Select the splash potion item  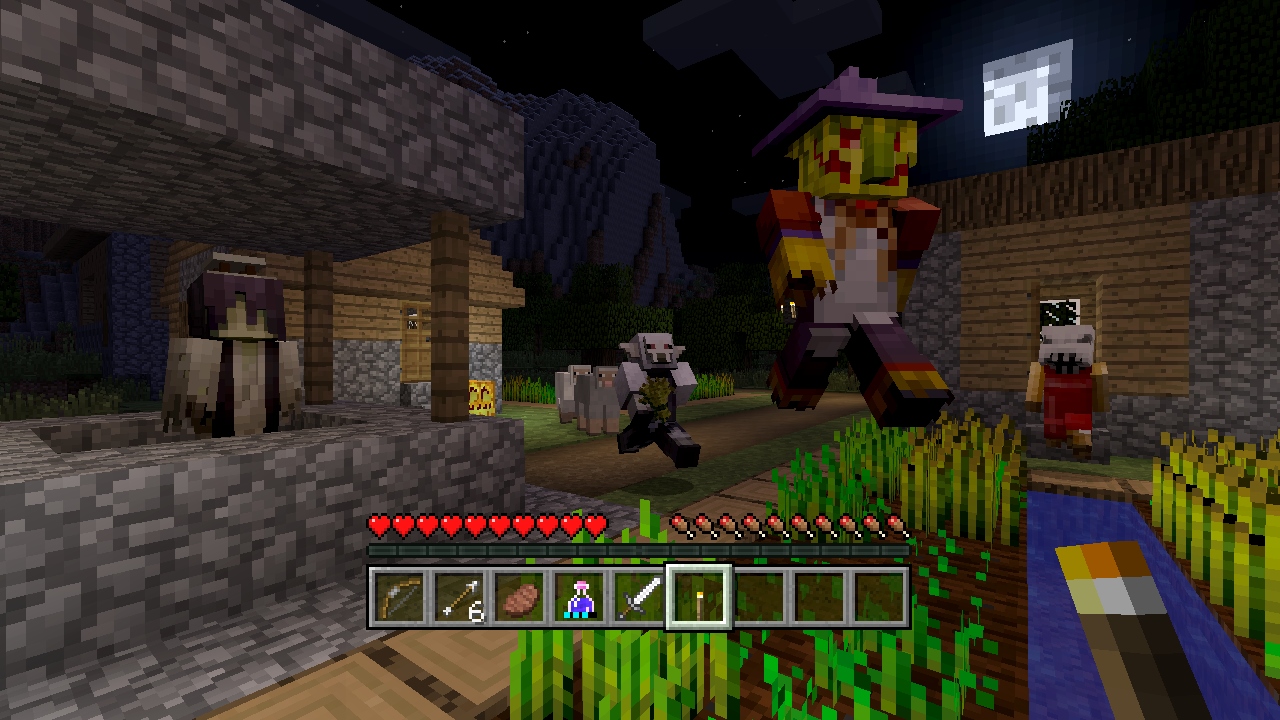[579, 595]
